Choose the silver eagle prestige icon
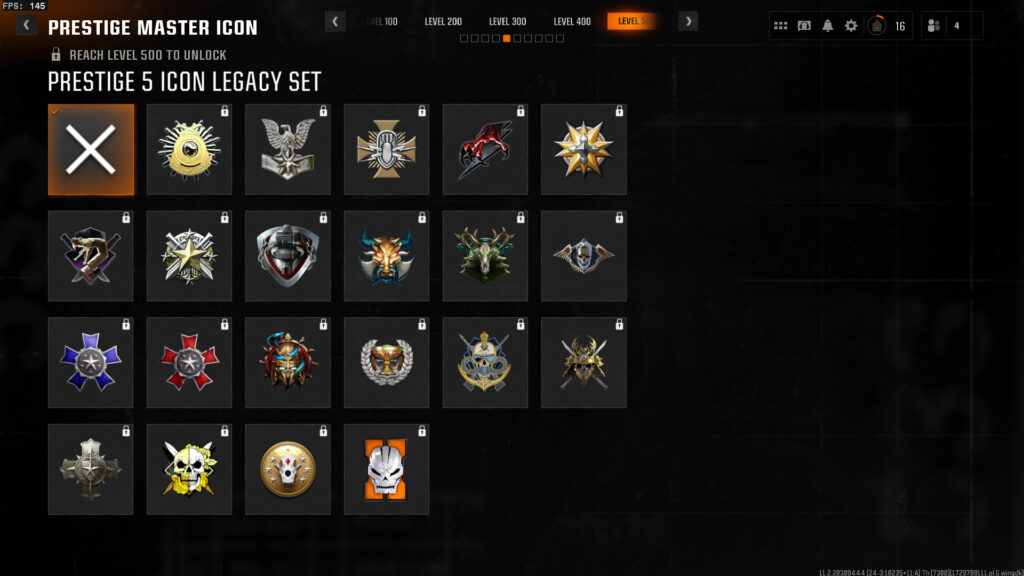Viewport: 1024px width, 576px height. 288,149
